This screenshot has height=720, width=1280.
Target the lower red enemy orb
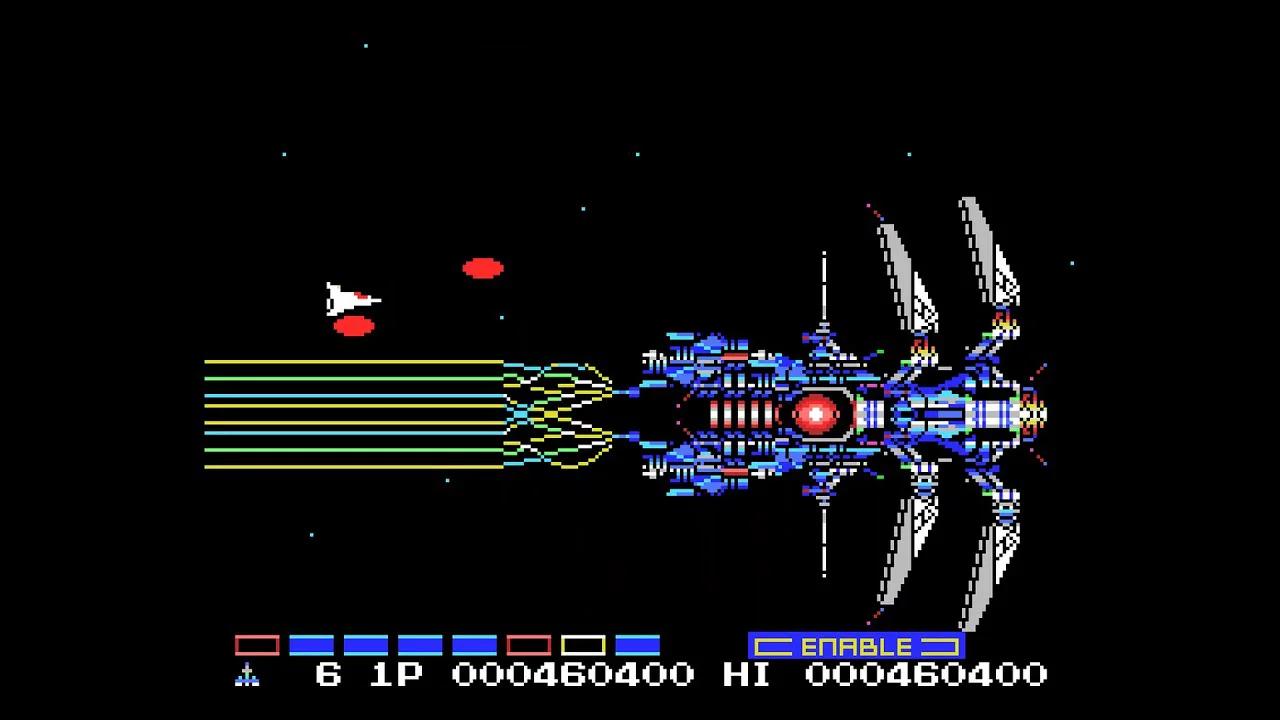pyautogui.click(x=352, y=328)
